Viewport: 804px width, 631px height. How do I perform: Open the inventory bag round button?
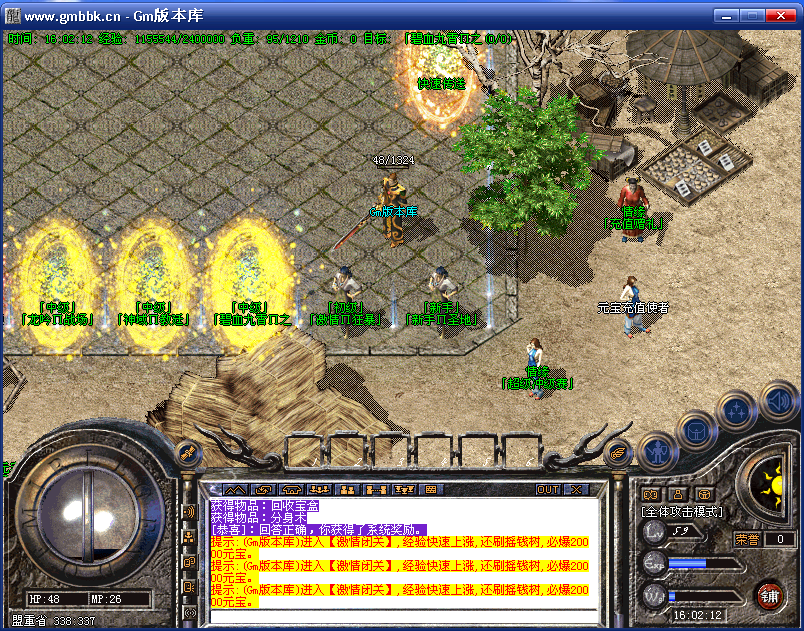pyautogui.click(x=696, y=431)
